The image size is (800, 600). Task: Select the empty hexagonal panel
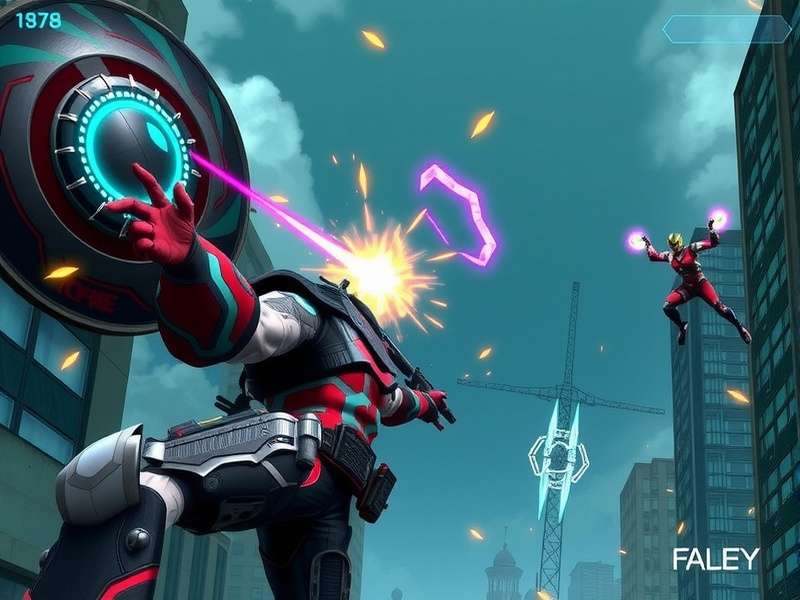tap(726, 29)
